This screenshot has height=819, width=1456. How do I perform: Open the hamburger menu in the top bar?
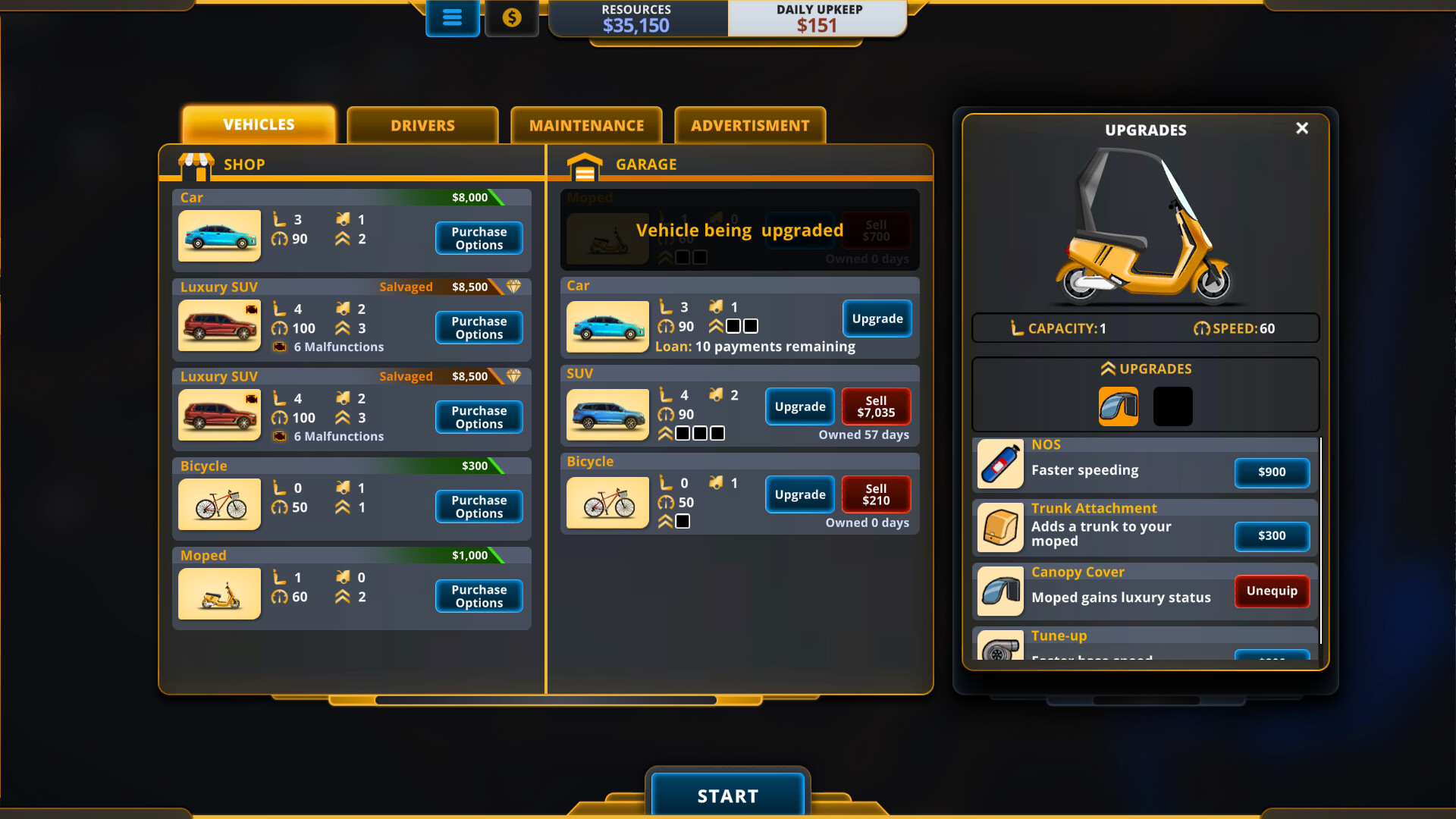[452, 17]
